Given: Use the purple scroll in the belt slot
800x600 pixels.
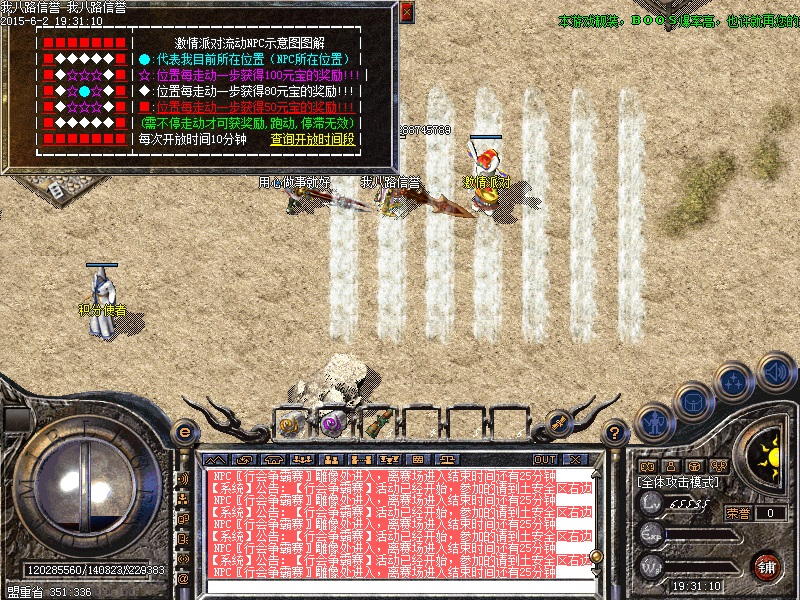Looking at the screenshot, I should [x=331, y=423].
